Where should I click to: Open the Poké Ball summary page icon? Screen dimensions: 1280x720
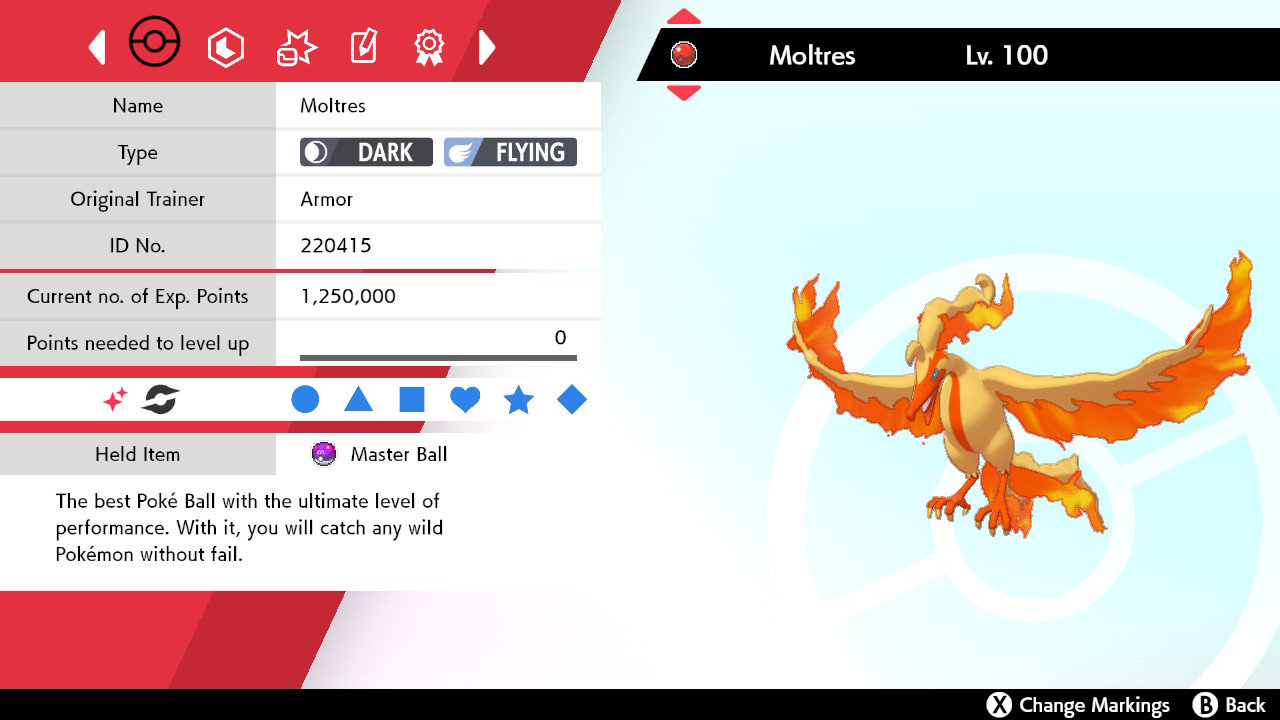(x=155, y=42)
